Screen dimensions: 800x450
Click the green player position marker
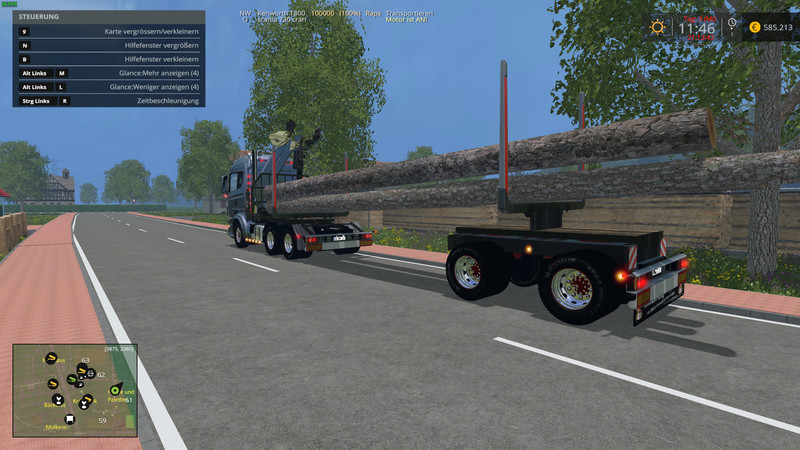point(115,390)
